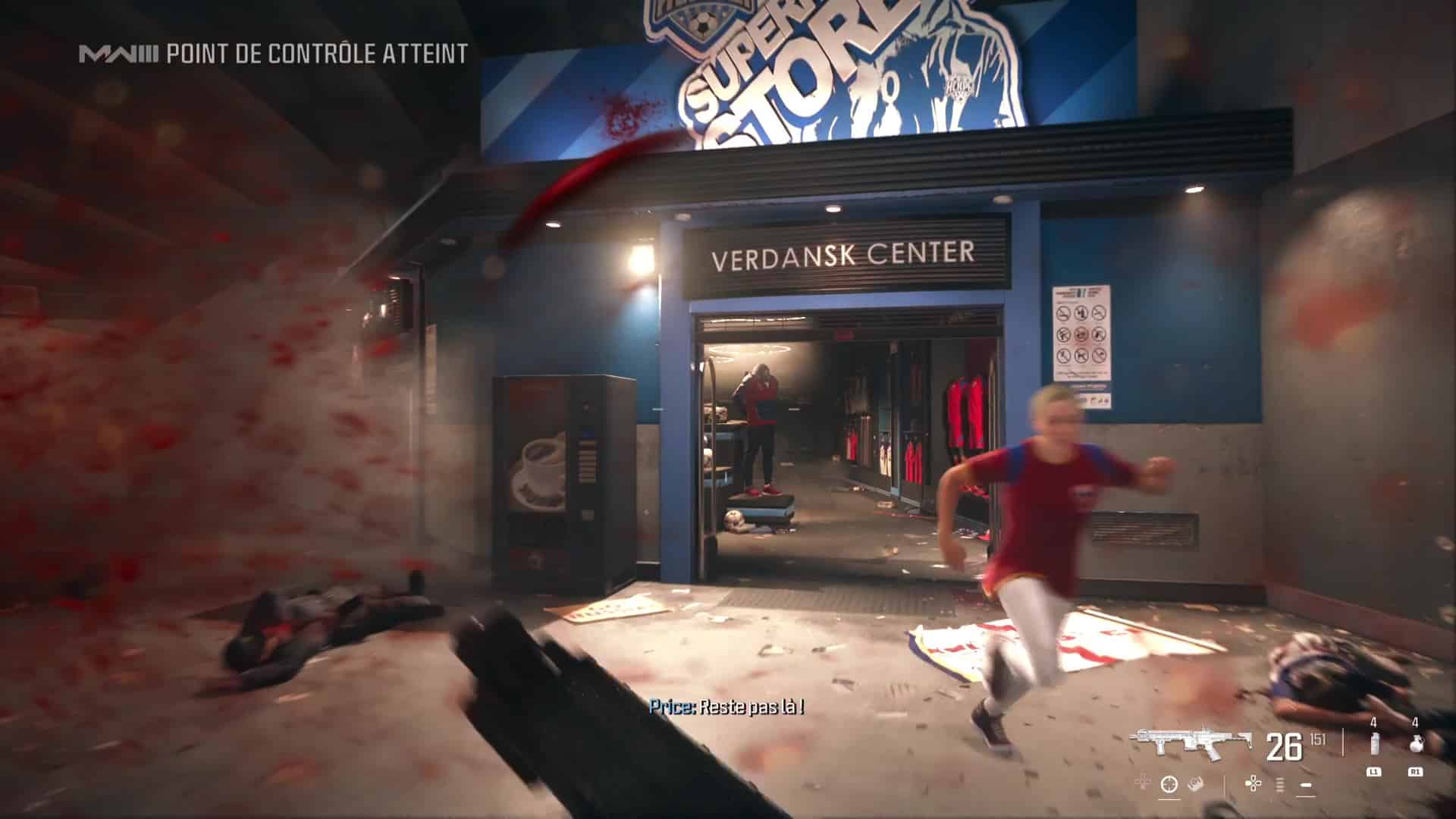Screen dimensions: 1456x819
Task: Select the lethal frag grenade icon
Action: (x=1414, y=746)
